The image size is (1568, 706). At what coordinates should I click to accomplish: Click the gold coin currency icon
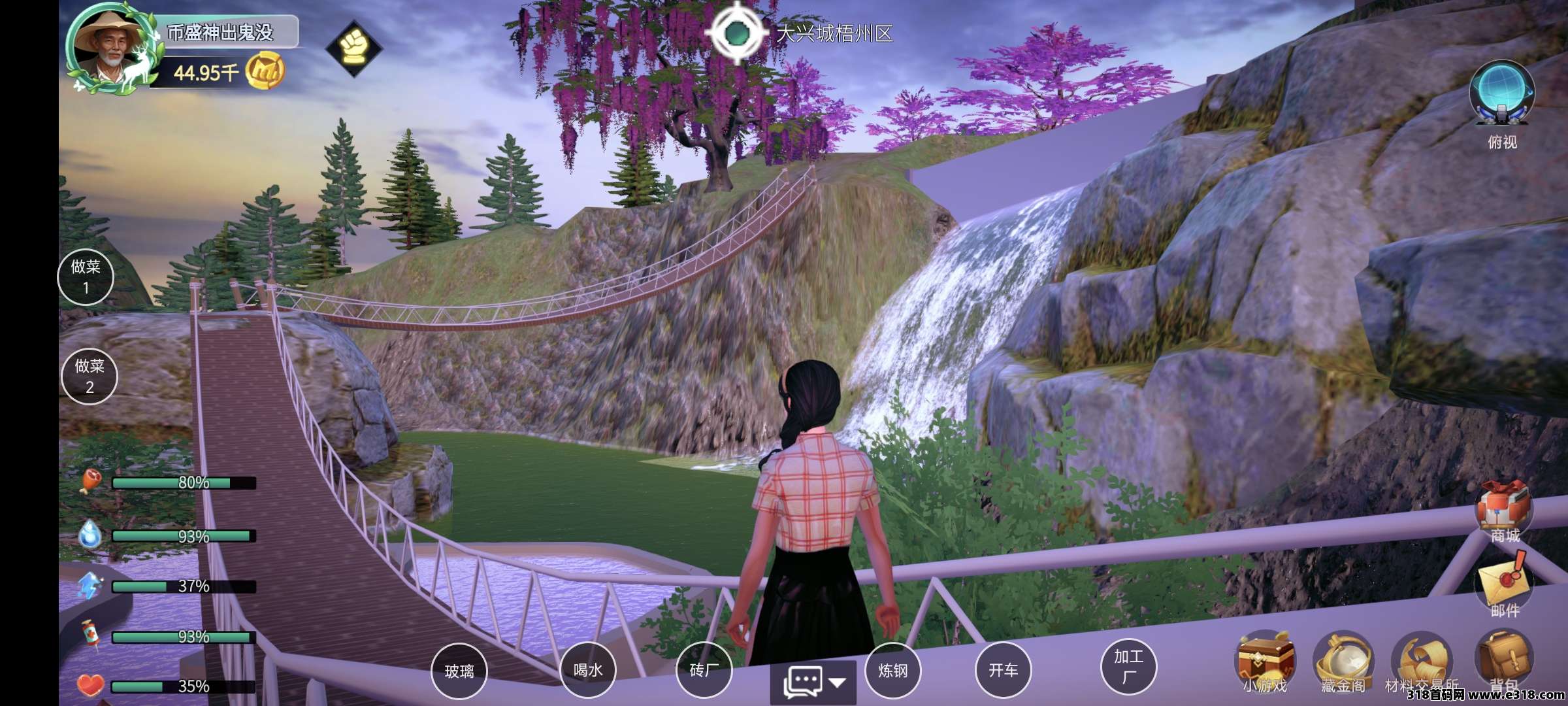(265, 71)
